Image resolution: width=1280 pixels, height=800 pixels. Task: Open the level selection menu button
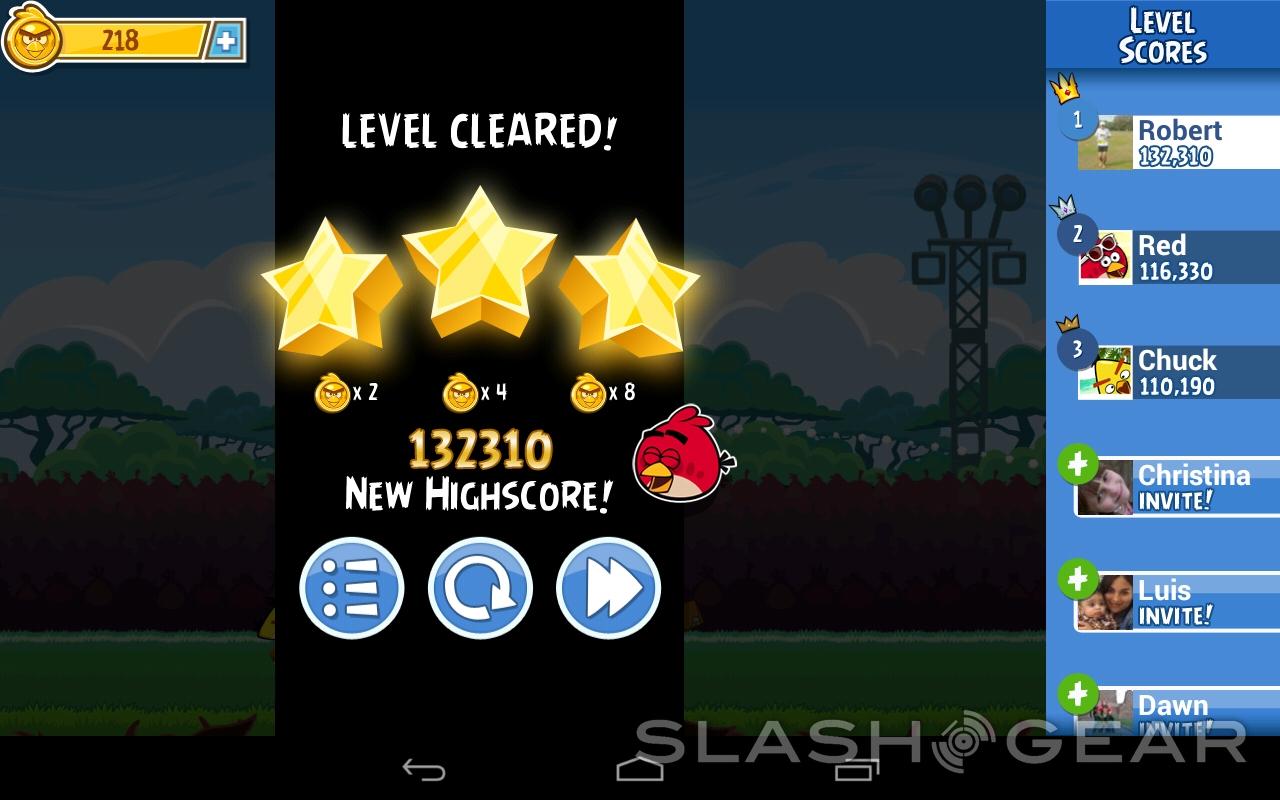pyautogui.click(x=351, y=588)
